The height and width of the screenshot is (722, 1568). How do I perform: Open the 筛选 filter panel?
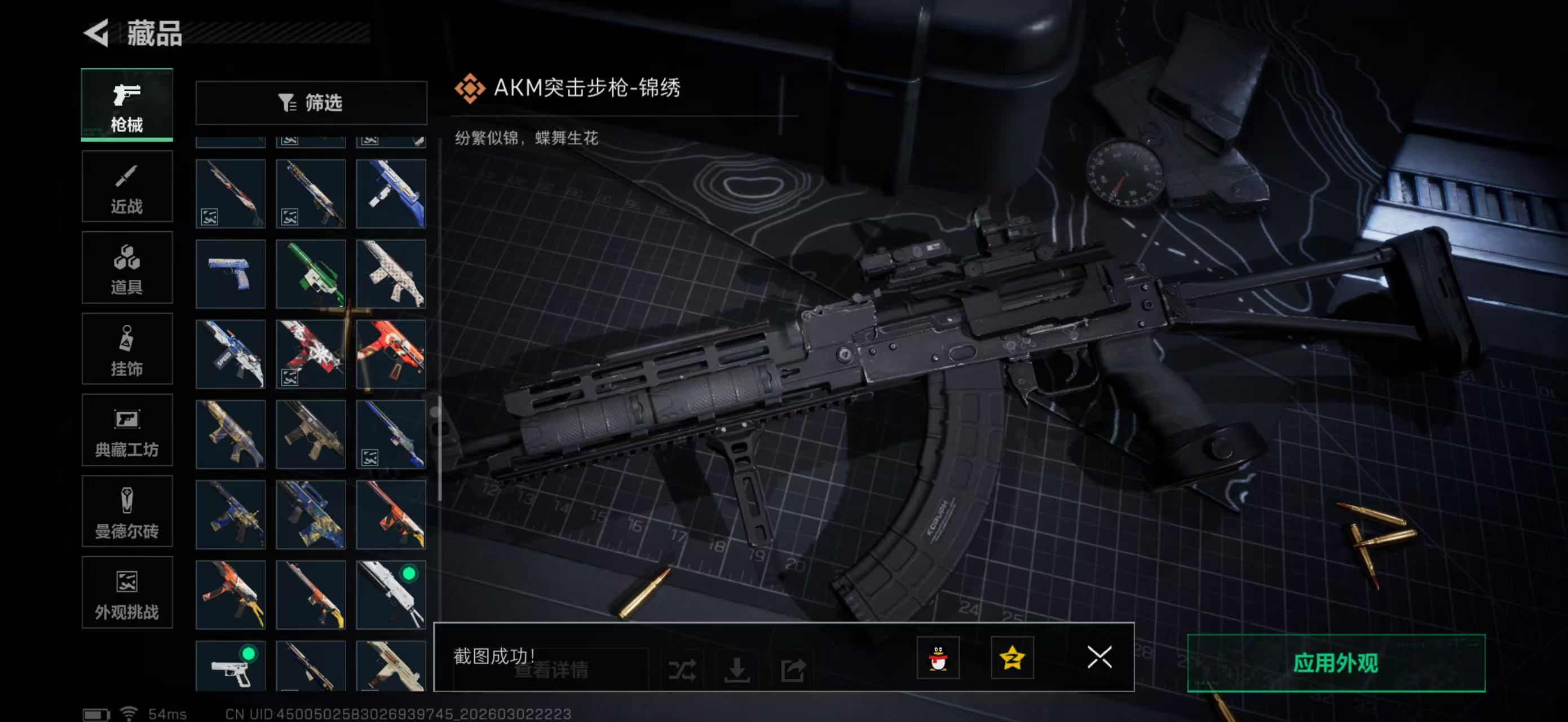(312, 103)
